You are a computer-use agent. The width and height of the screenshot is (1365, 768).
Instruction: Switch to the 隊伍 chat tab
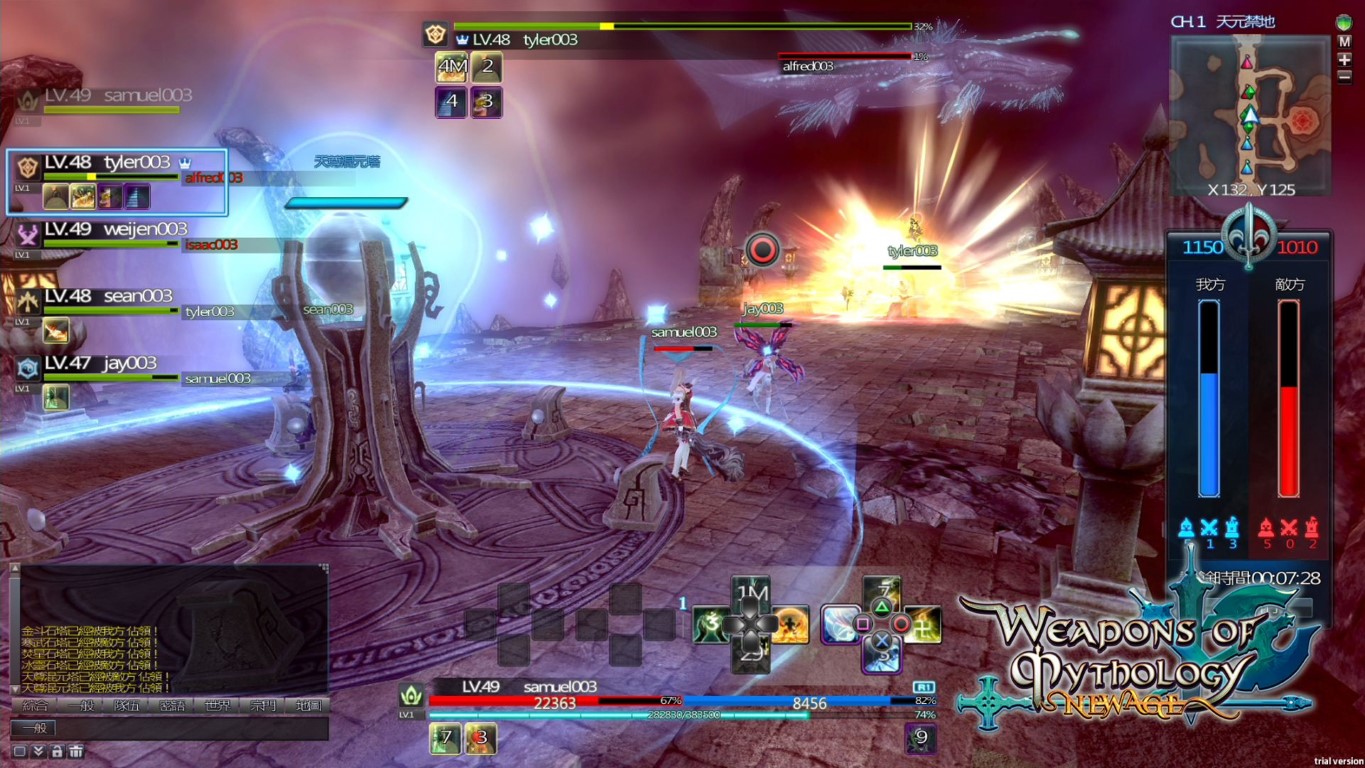(x=127, y=706)
